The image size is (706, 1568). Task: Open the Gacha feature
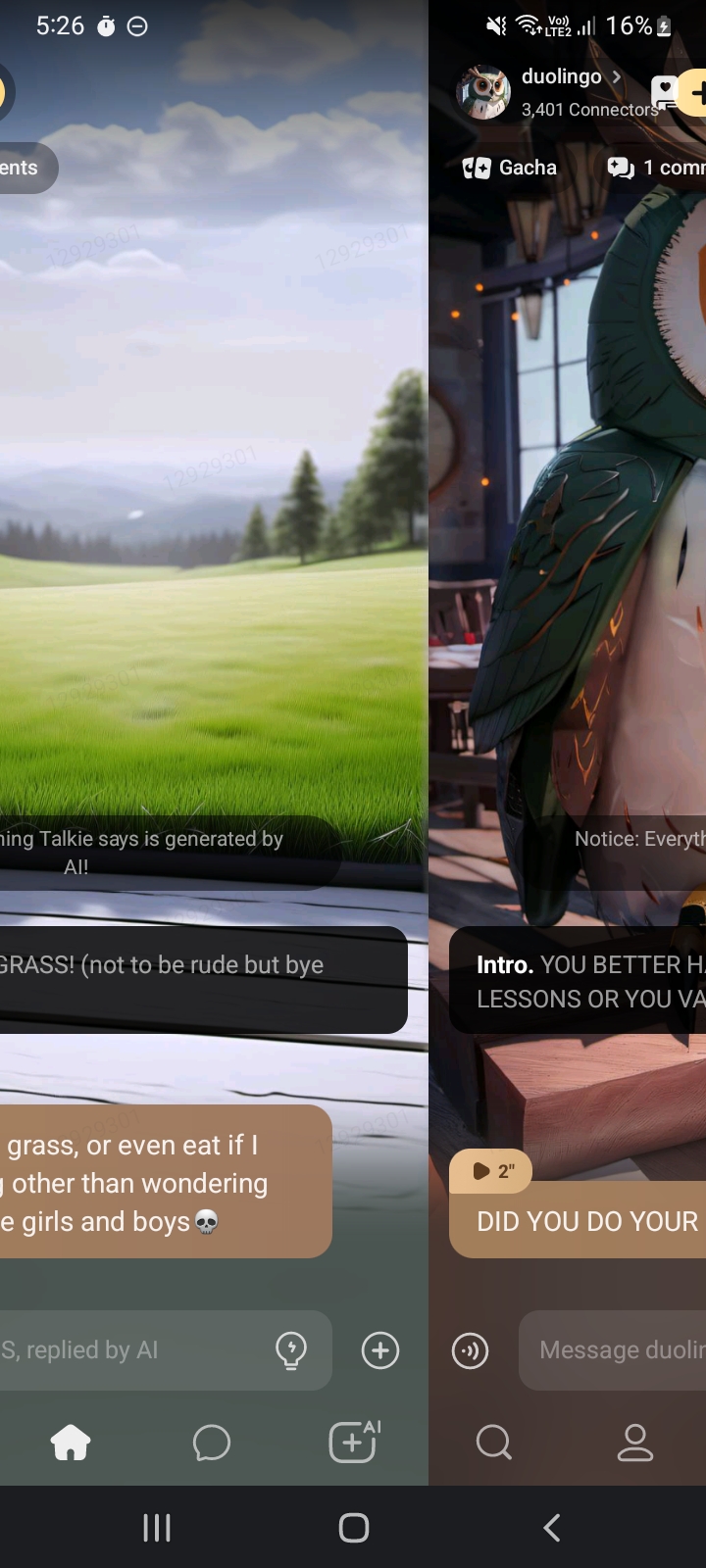pos(510,168)
